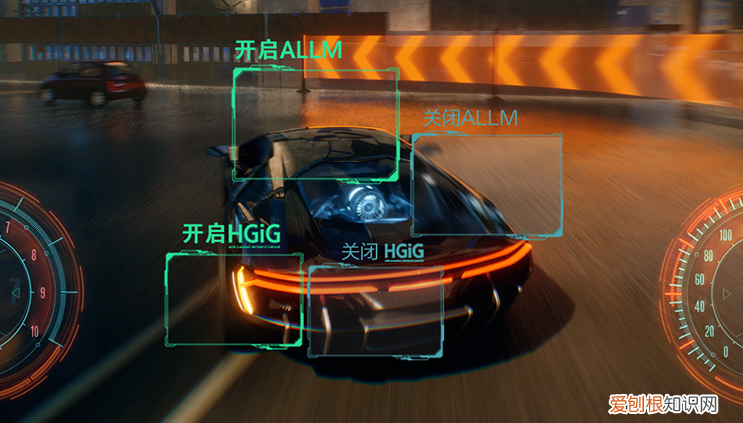Choose the 关闭ALLM comparison frame
The width and height of the screenshot is (743, 423).
pyautogui.click(x=487, y=185)
